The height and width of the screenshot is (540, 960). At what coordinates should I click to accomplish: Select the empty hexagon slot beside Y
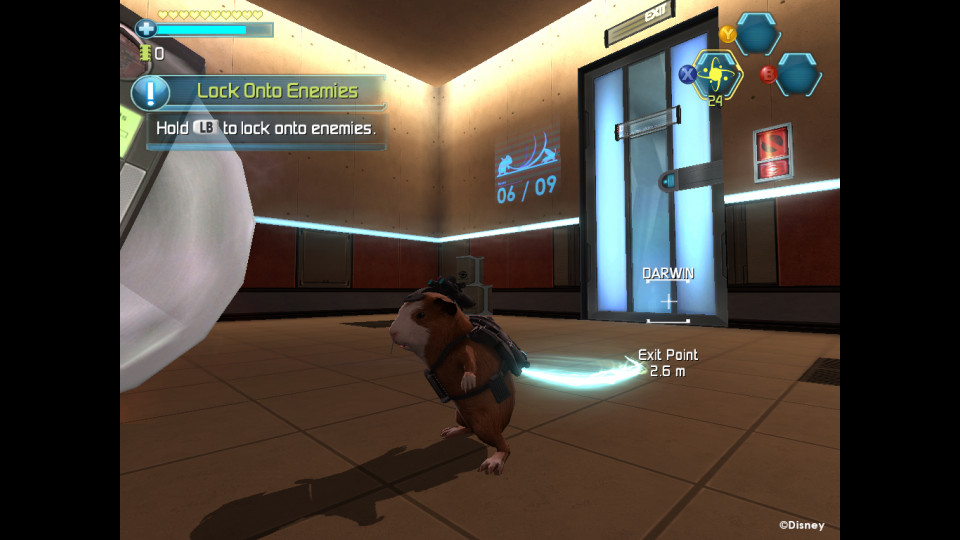pos(759,34)
